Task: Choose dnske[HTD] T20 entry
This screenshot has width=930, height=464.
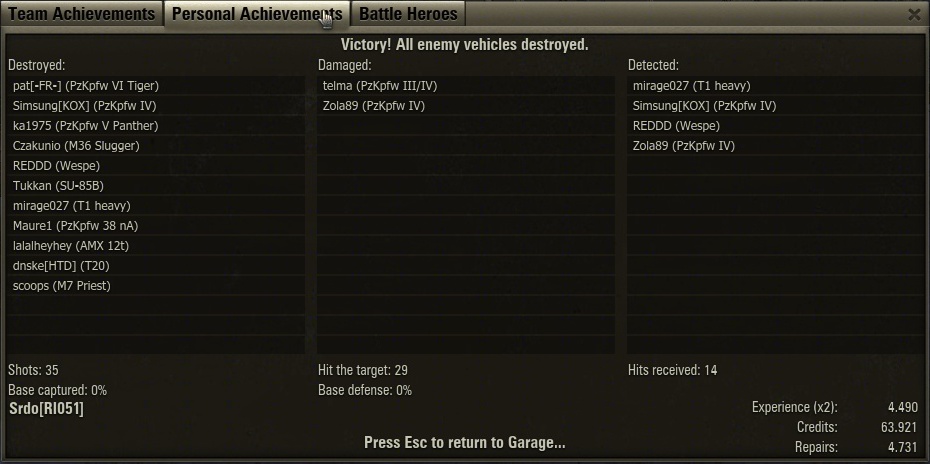Action: [64, 266]
